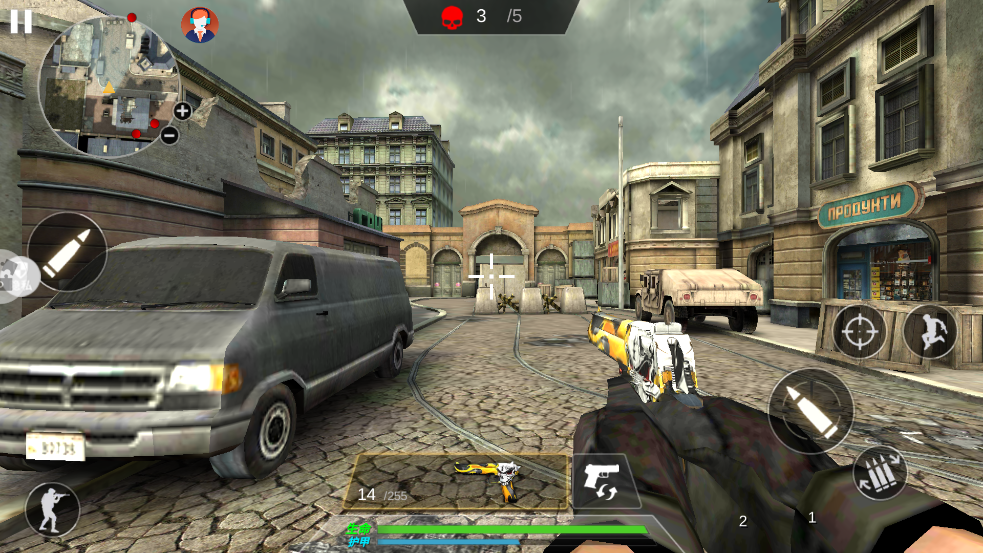This screenshot has height=553, width=983.
Task: Toggle crouch with the kneeling soldier icon
Action: pyautogui.click(x=52, y=509)
